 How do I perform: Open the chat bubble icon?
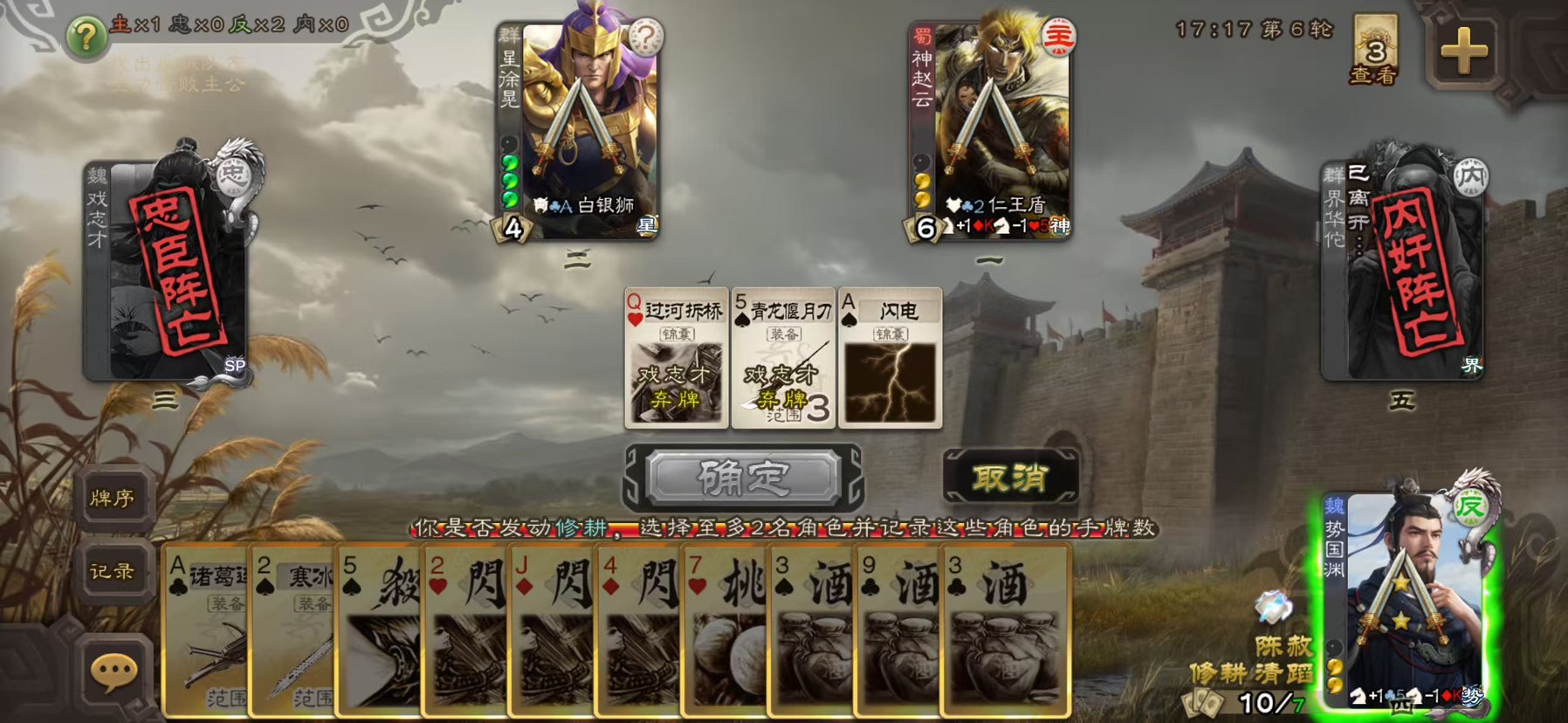click(x=113, y=671)
